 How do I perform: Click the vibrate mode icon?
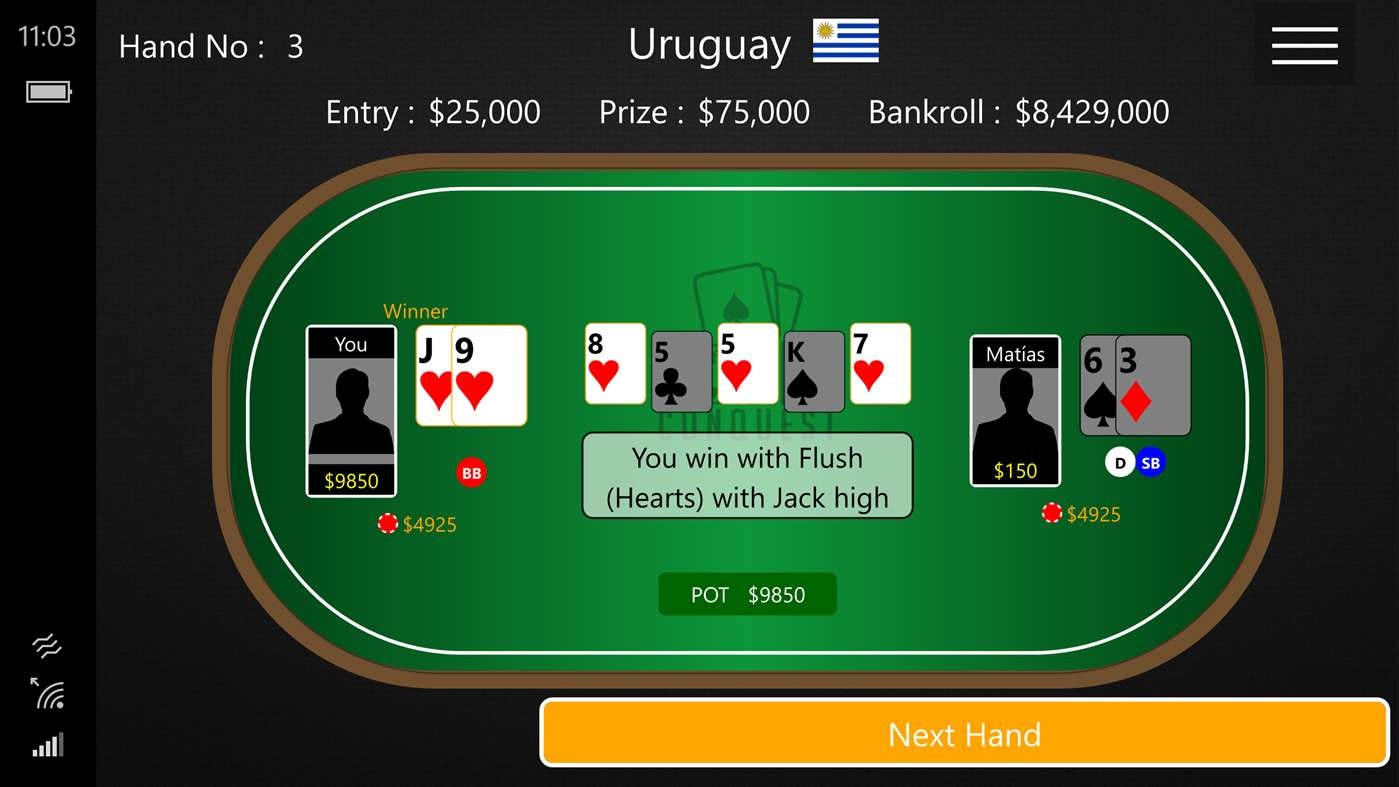[47, 645]
